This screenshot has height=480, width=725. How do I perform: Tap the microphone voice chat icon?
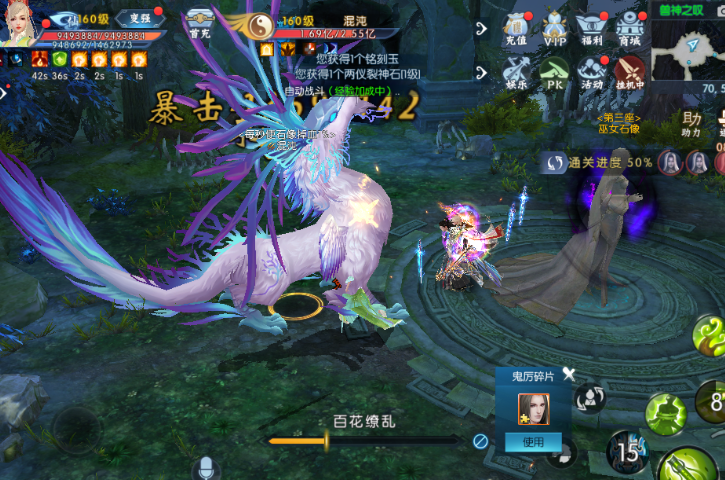click(x=206, y=467)
